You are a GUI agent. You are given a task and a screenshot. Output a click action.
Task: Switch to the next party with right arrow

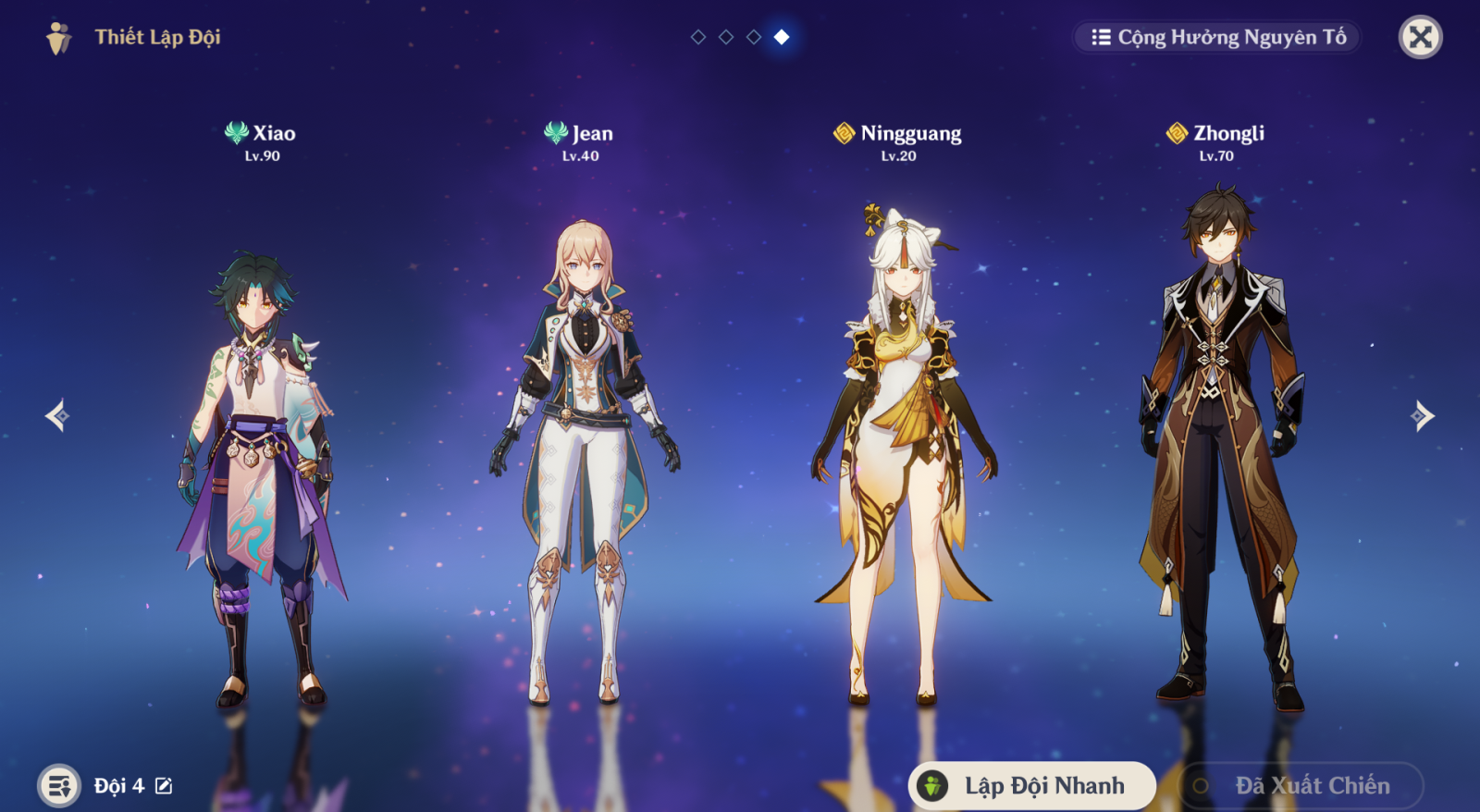point(1423,415)
